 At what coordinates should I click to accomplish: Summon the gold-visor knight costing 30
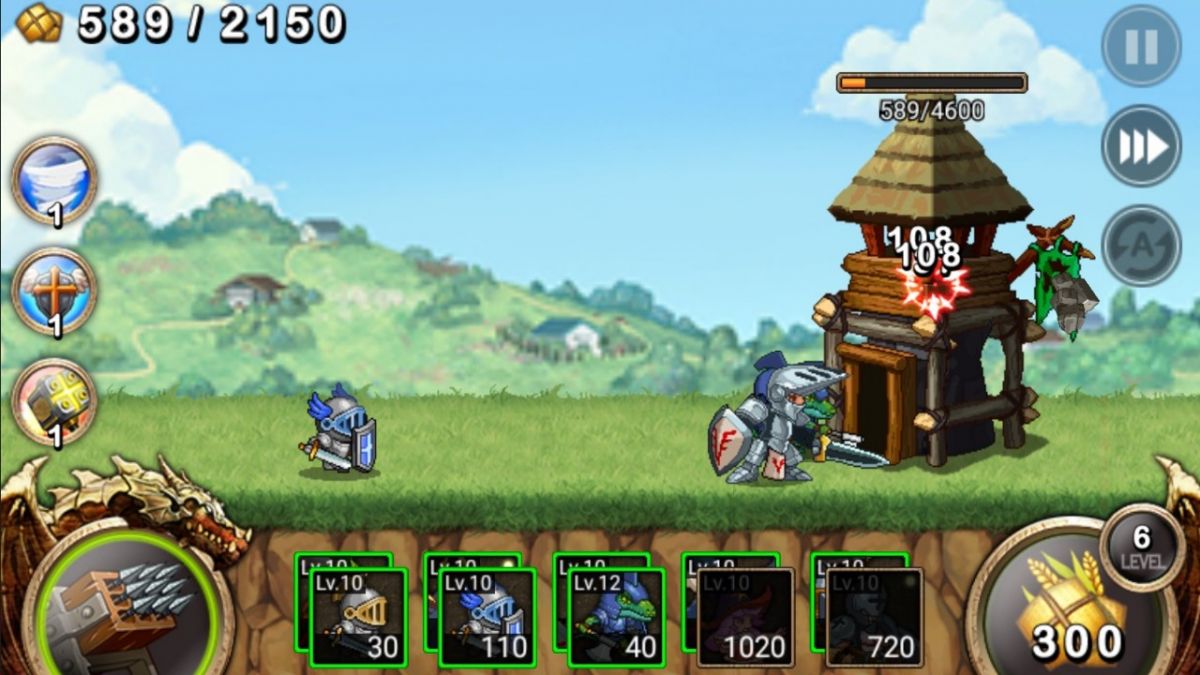357,616
